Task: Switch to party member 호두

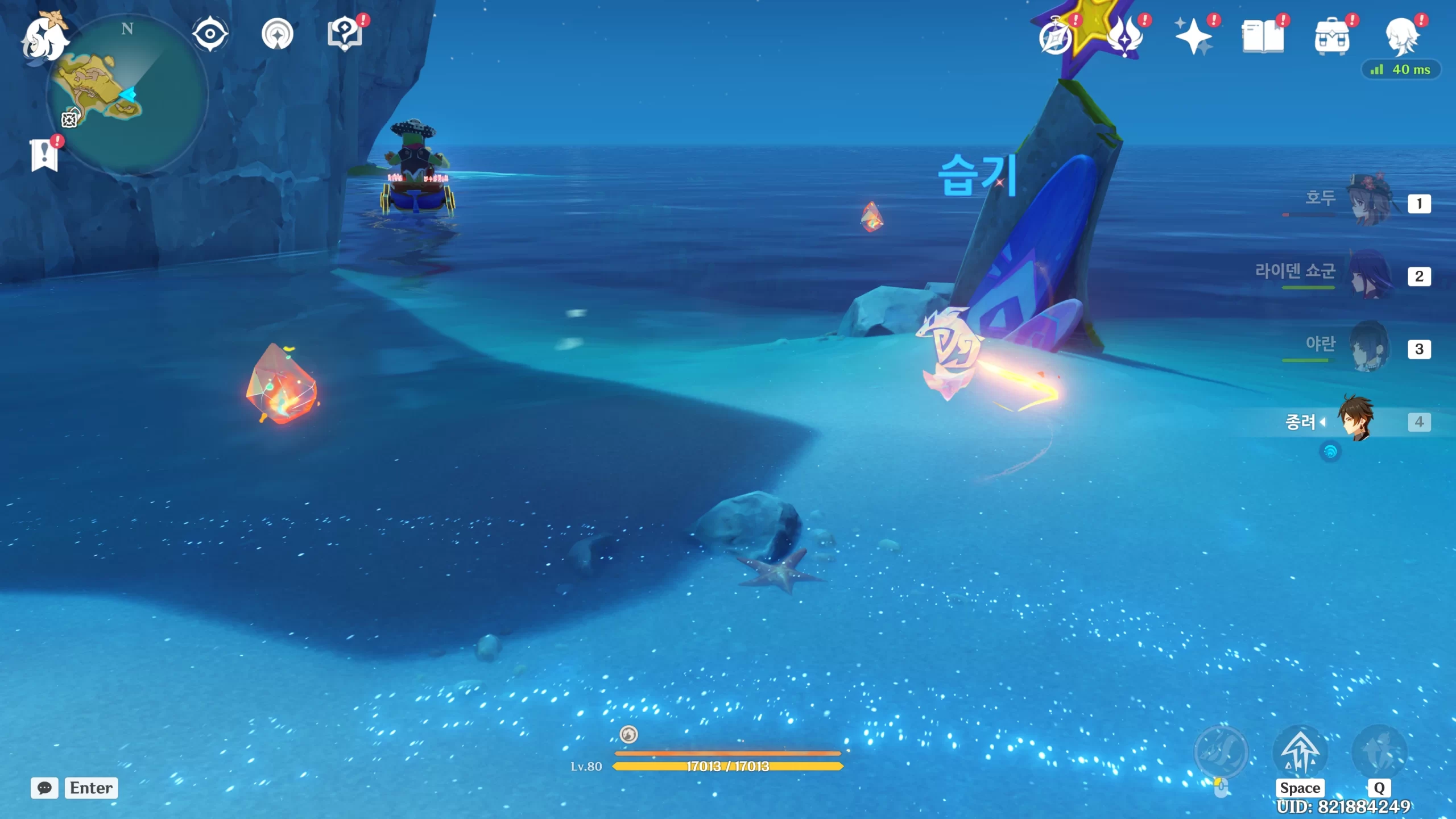Action: click(1370, 200)
